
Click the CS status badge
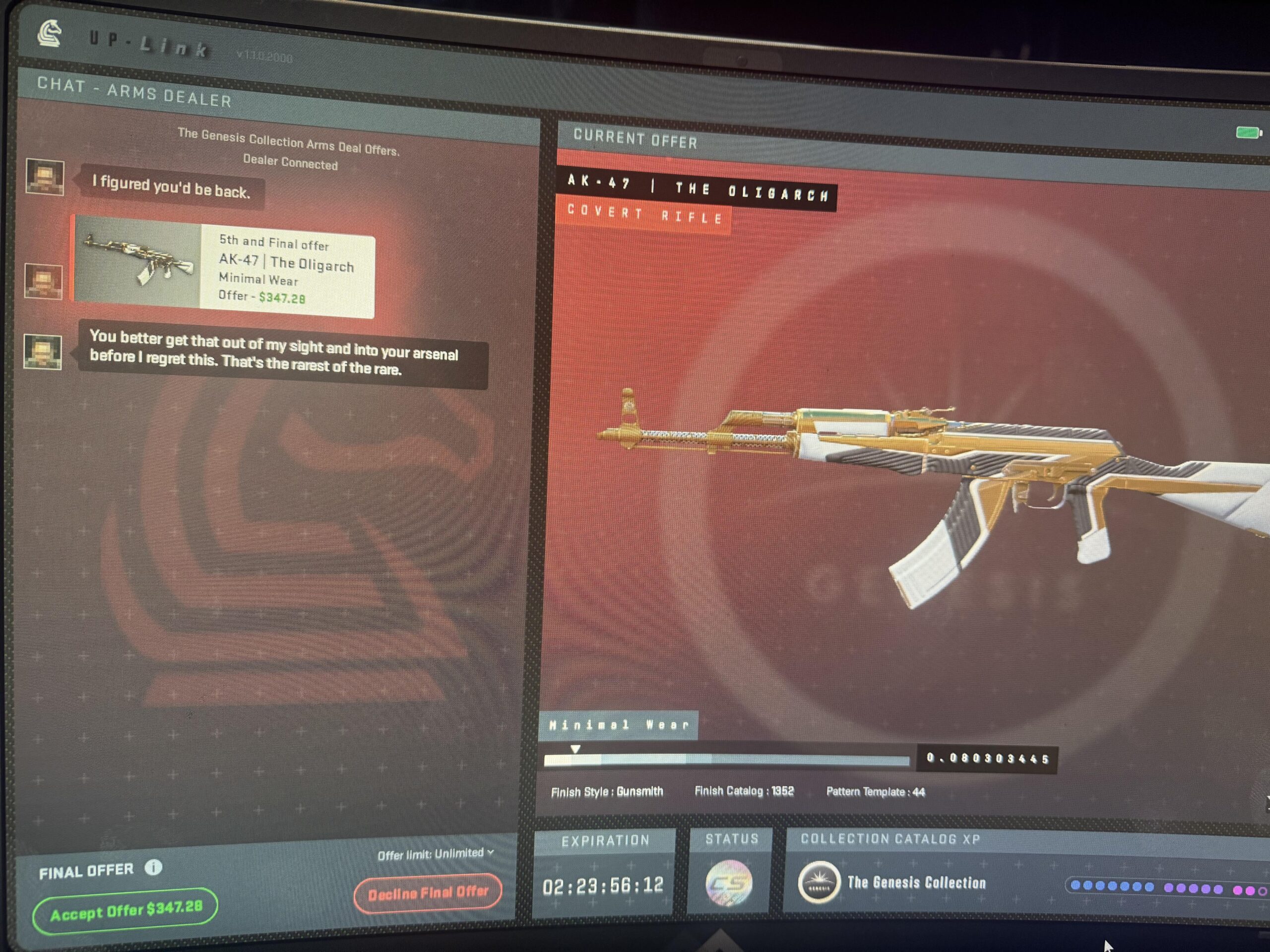[x=729, y=884]
